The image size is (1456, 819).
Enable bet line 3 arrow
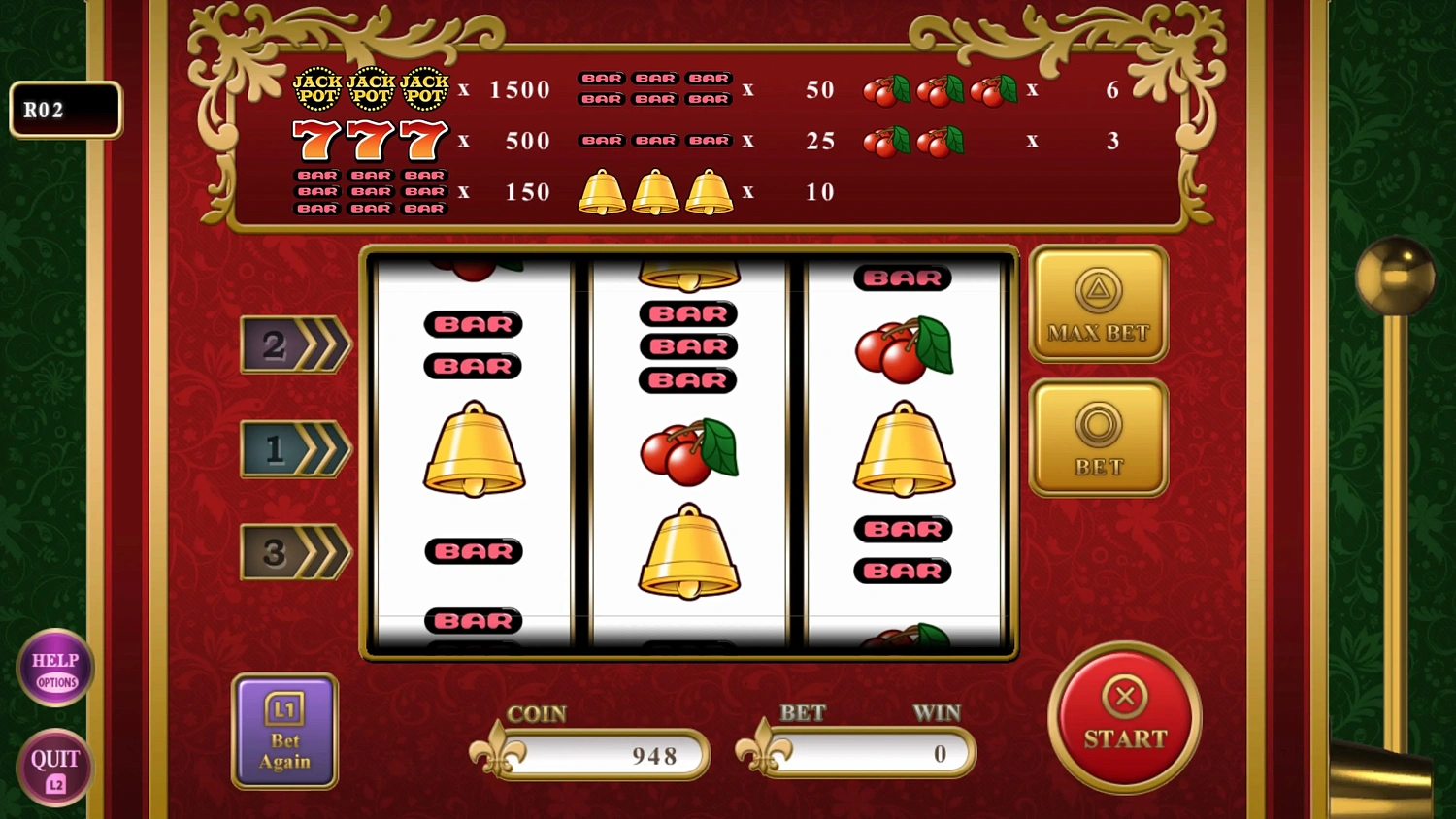[x=294, y=551]
